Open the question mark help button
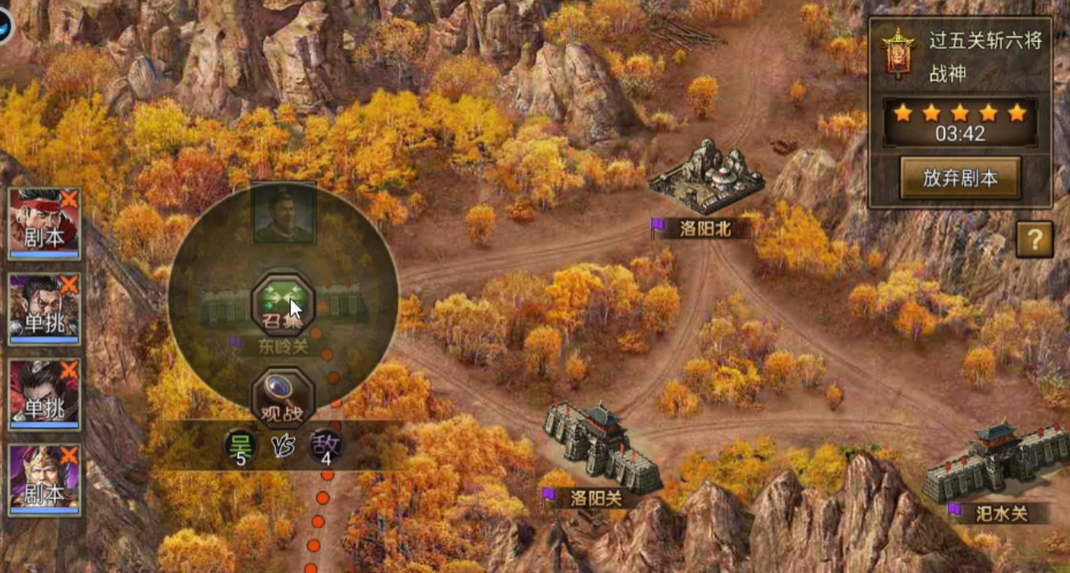1070x573 pixels. [x=1035, y=239]
